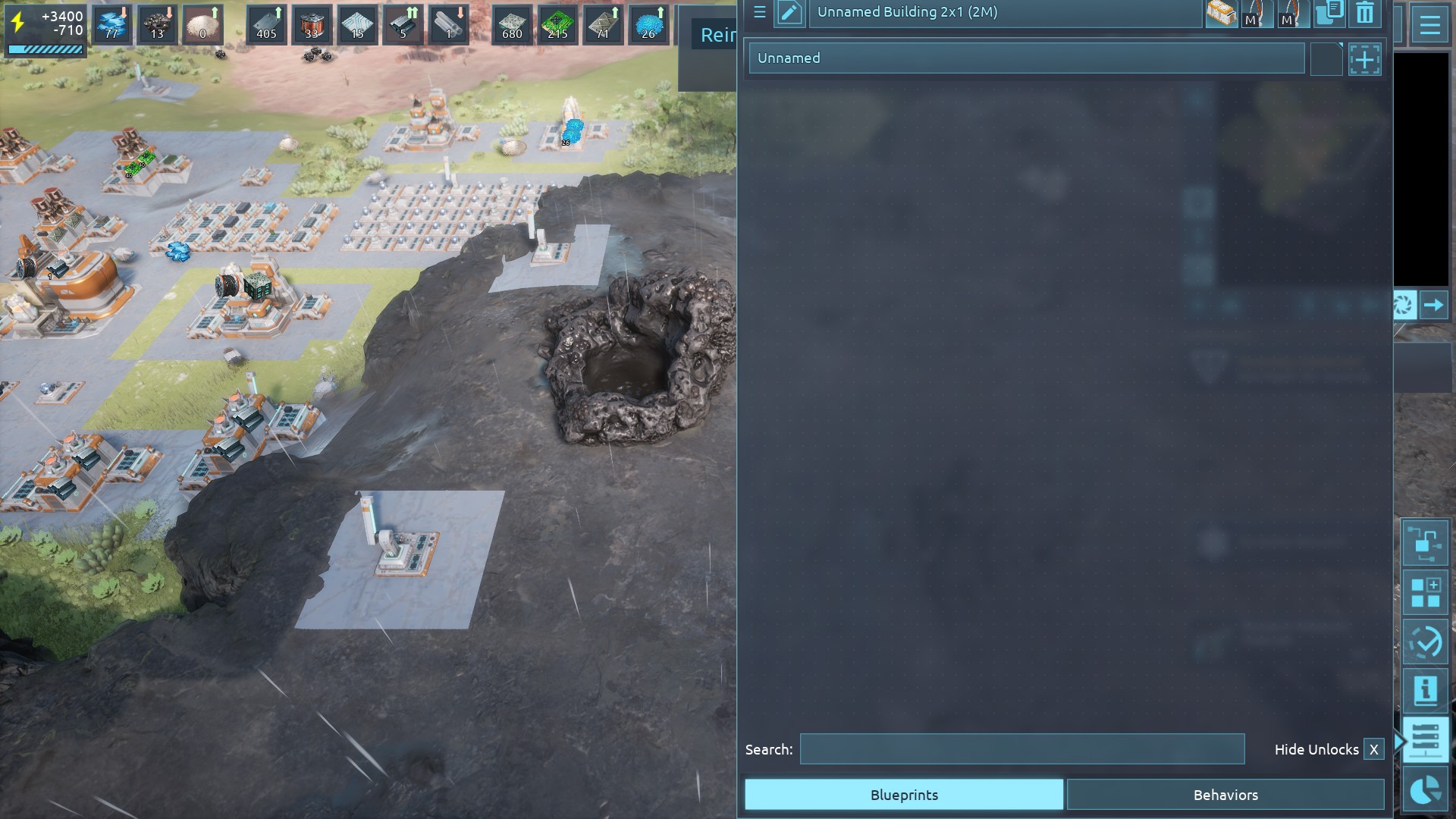Toggle the Hide Unlocks checkbox
Viewport: 1456px width, 819px height.
pos(1373,749)
